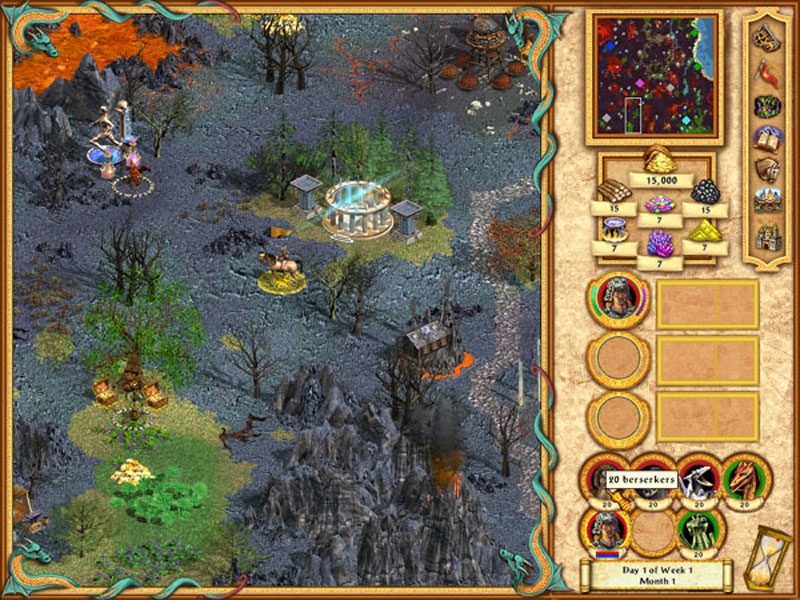800x600 pixels.
Task: Click the town landscape icon
Action: tap(768, 202)
